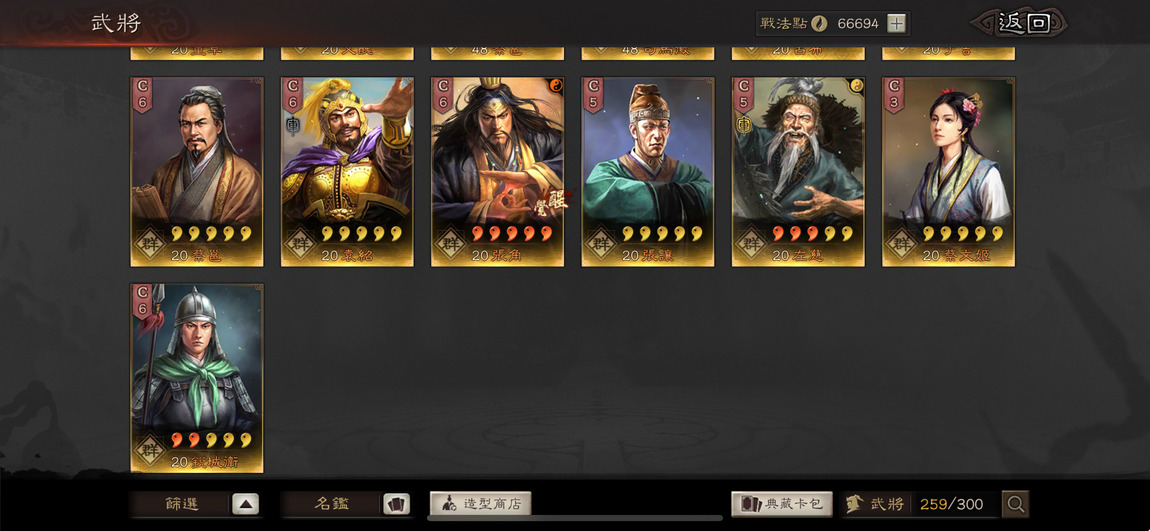Click the magnifying glass search icon
Viewport: 1150px width, 531px height.
click(x=1015, y=504)
